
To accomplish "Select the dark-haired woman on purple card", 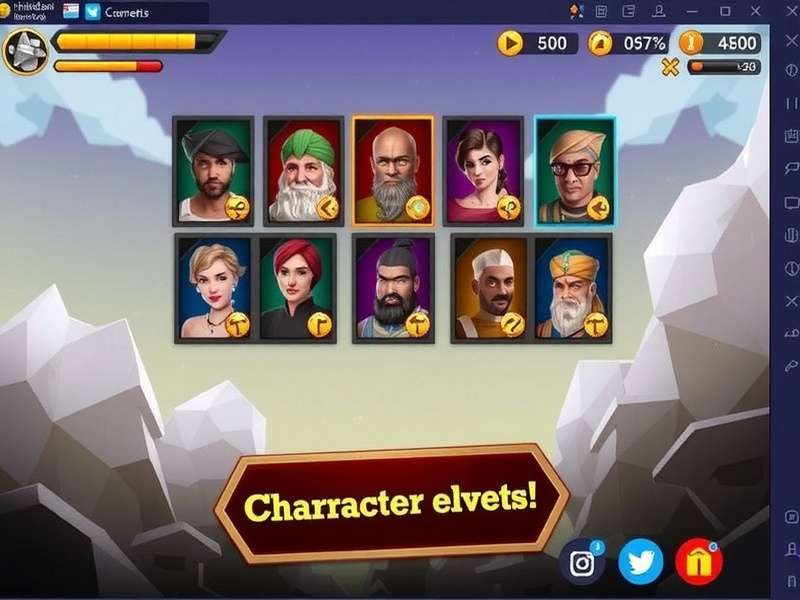I will click(483, 170).
